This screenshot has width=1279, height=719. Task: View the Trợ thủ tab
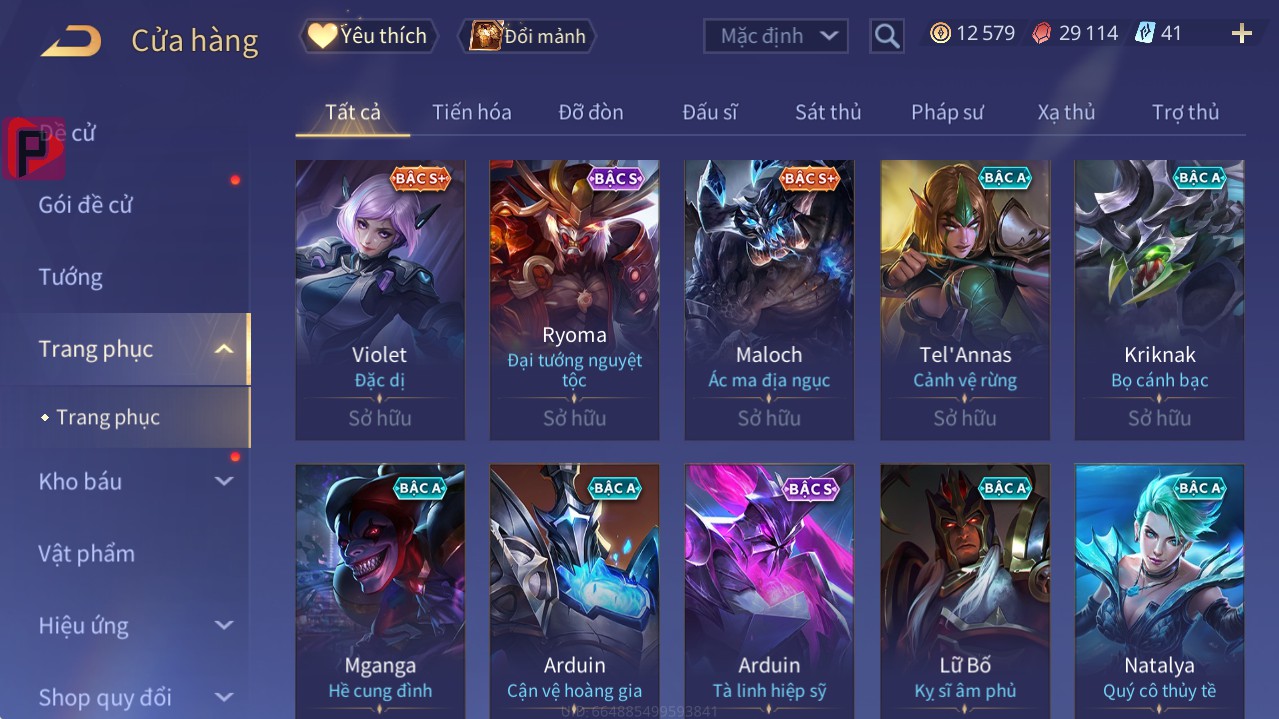point(1185,112)
